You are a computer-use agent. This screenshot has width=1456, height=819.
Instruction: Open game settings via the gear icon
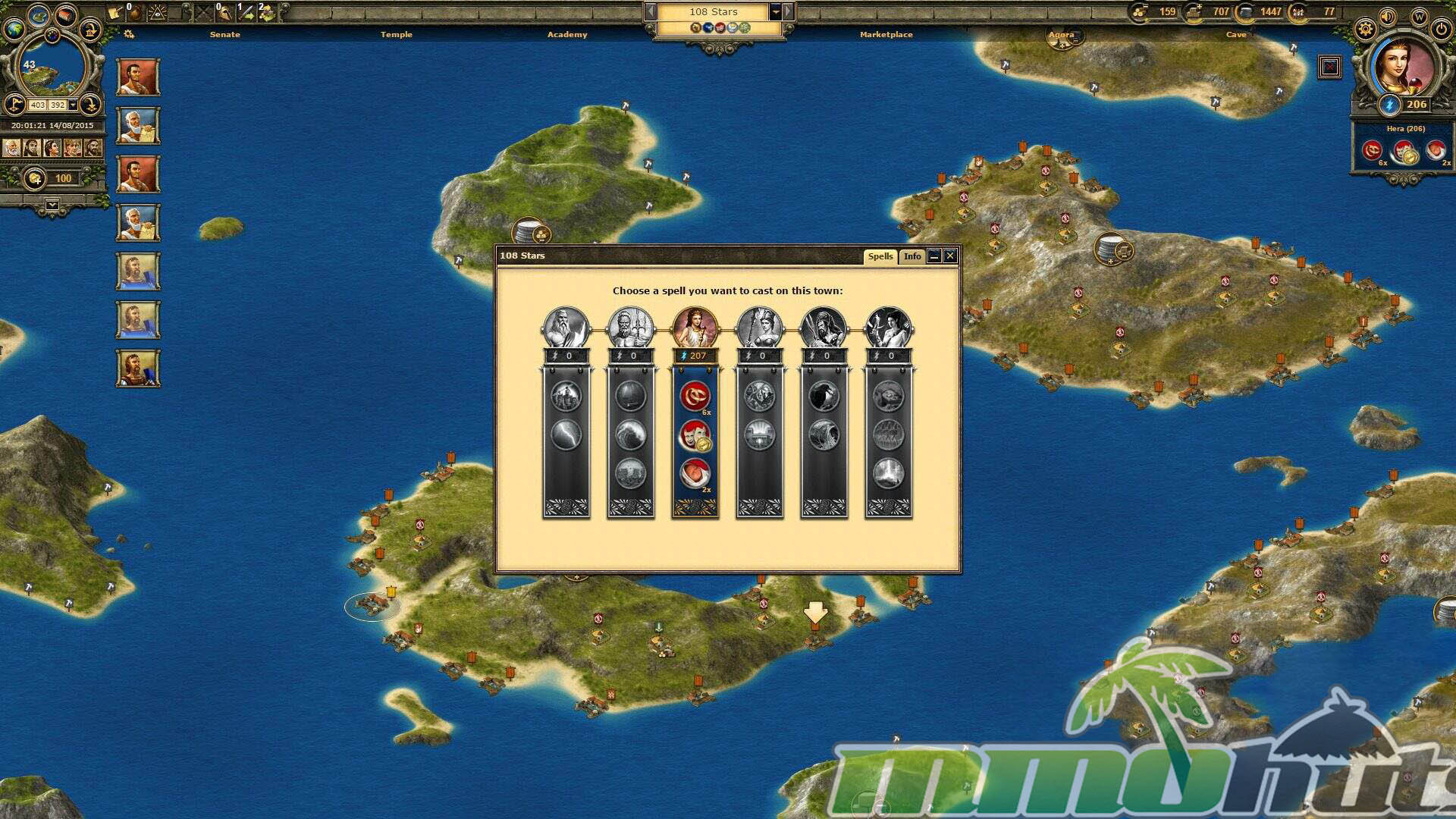1365,30
